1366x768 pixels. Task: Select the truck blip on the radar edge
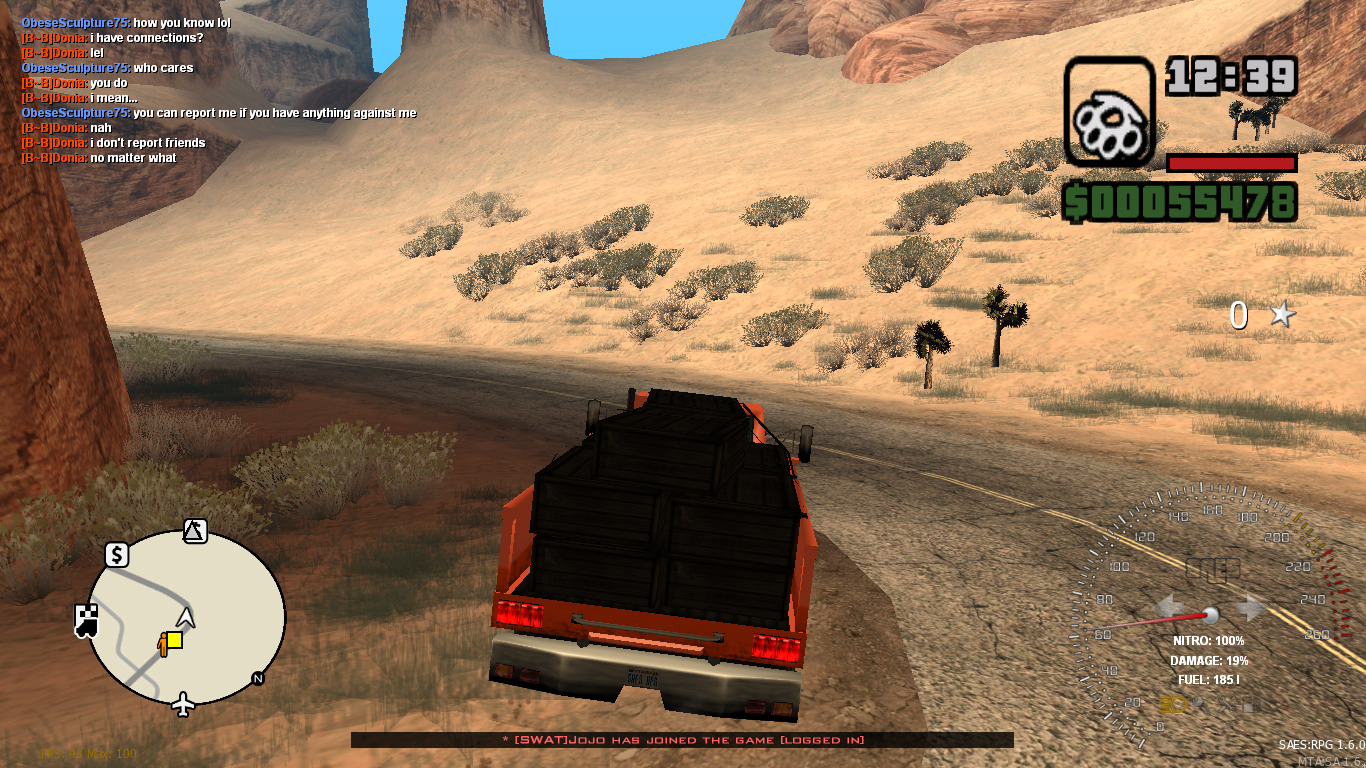[85, 621]
